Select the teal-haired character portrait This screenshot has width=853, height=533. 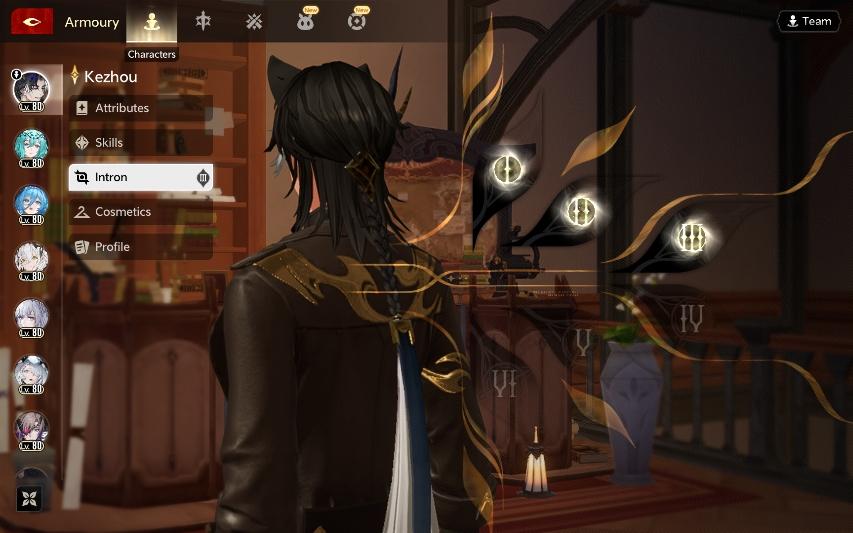click(x=31, y=146)
